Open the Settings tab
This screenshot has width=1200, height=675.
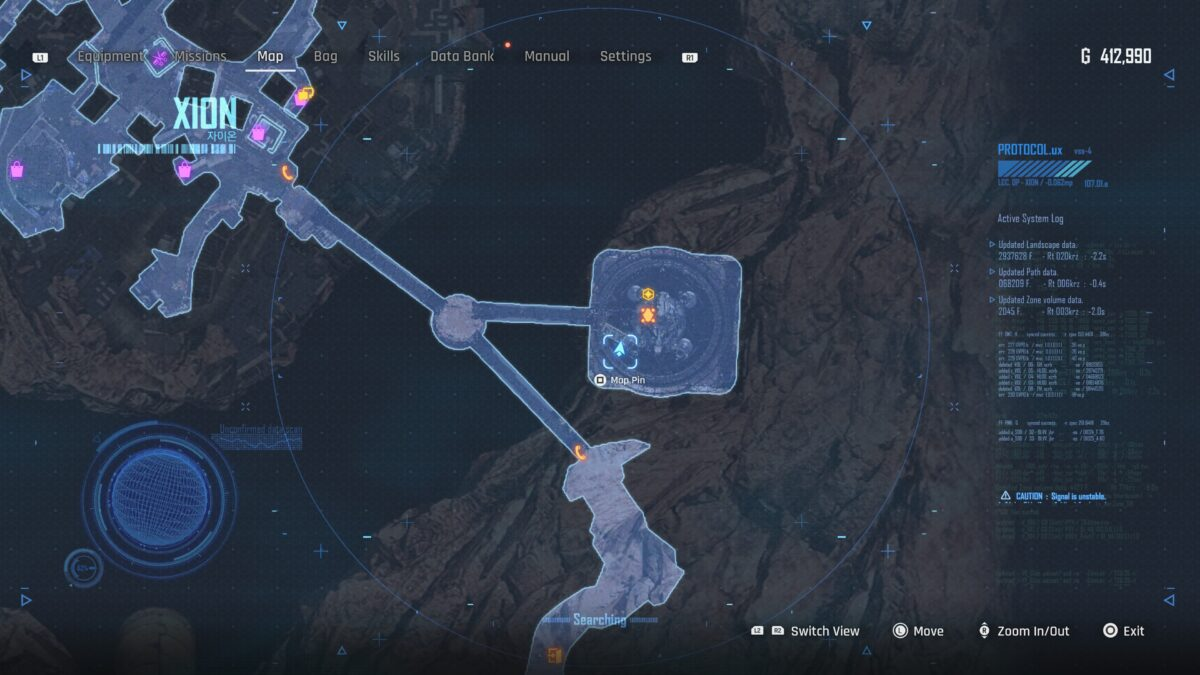coord(625,57)
